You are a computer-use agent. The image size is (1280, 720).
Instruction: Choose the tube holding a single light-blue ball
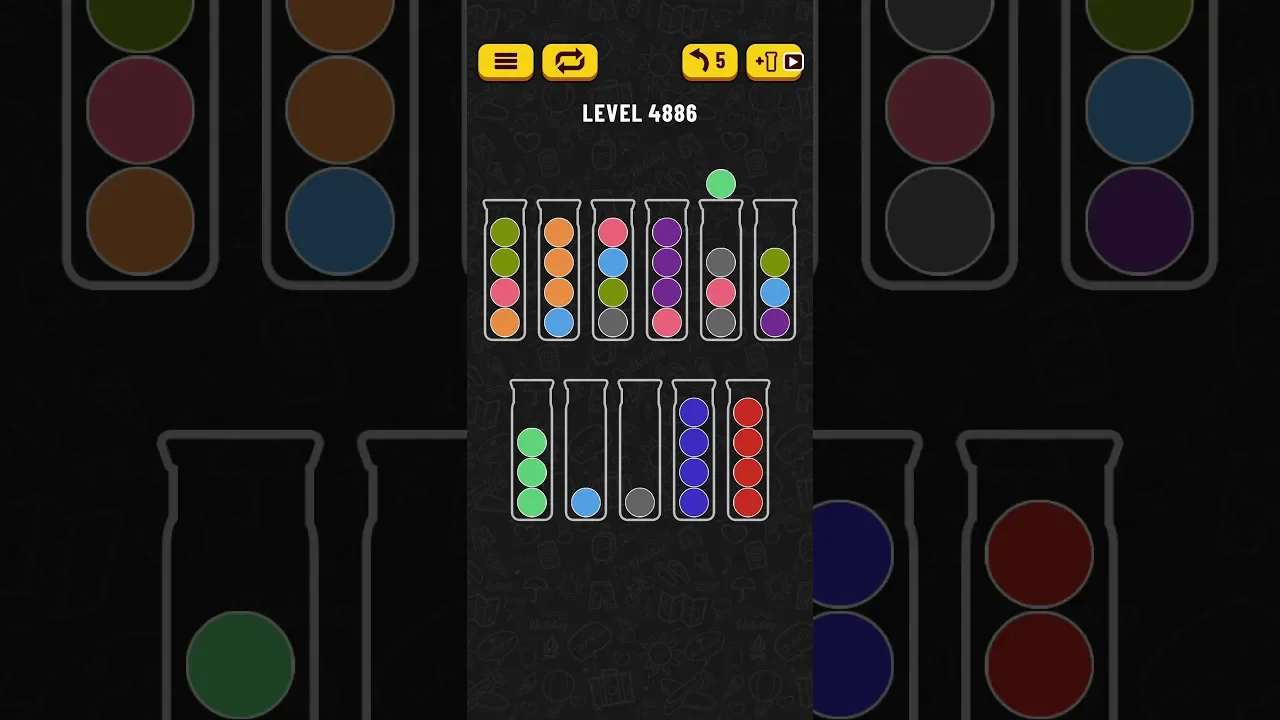[586, 452]
